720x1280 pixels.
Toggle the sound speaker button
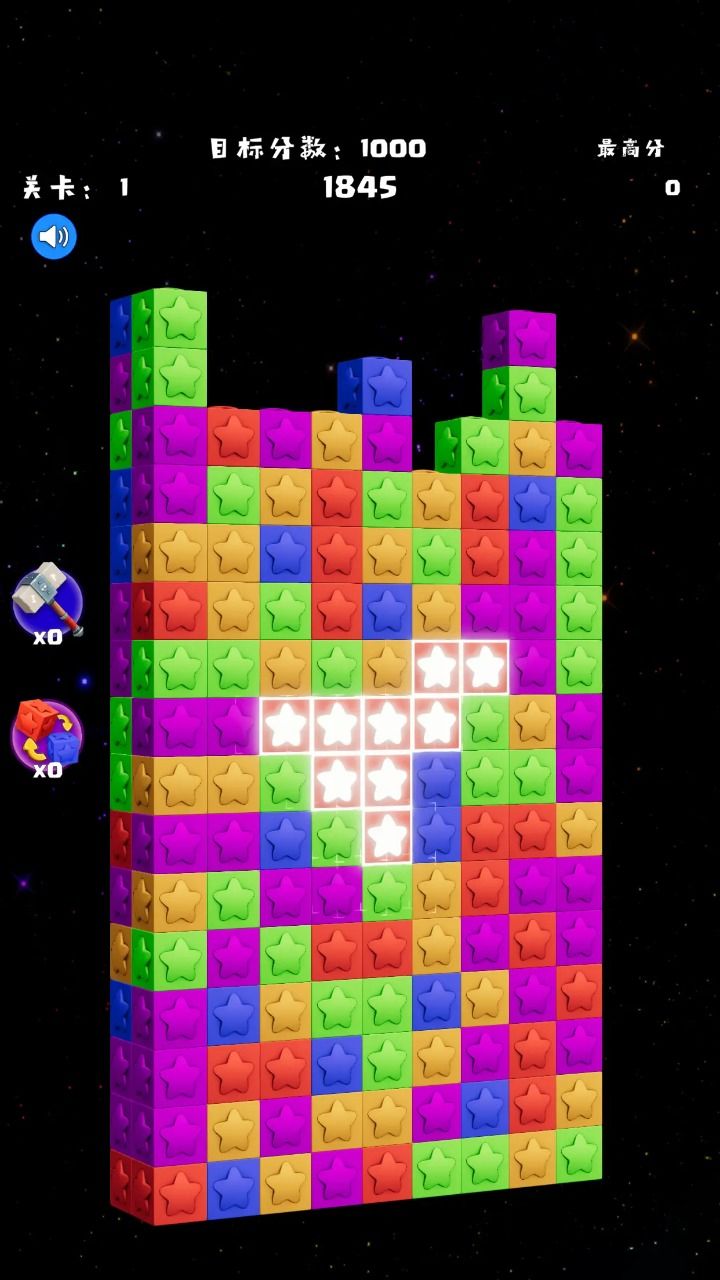(x=54, y=237)
